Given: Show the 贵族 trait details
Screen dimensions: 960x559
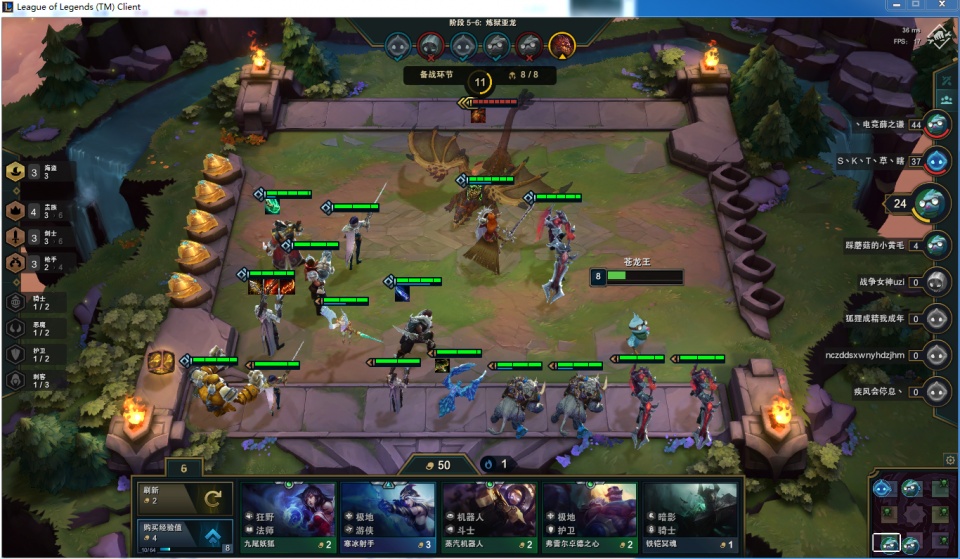Looking at the screenshot, I should [x=17, y=211].
